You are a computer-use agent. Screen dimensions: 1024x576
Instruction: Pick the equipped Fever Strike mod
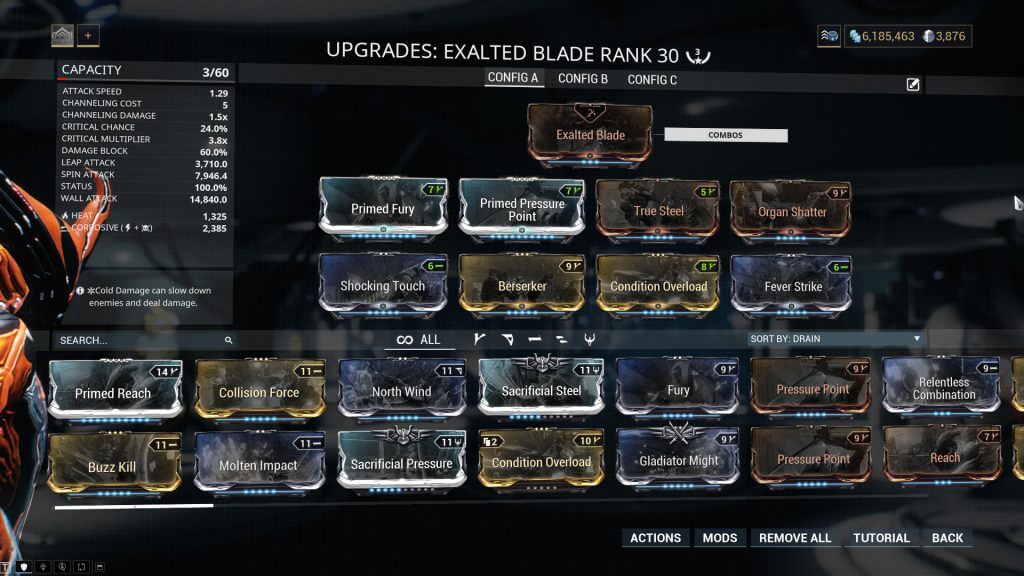coord(792,286)
